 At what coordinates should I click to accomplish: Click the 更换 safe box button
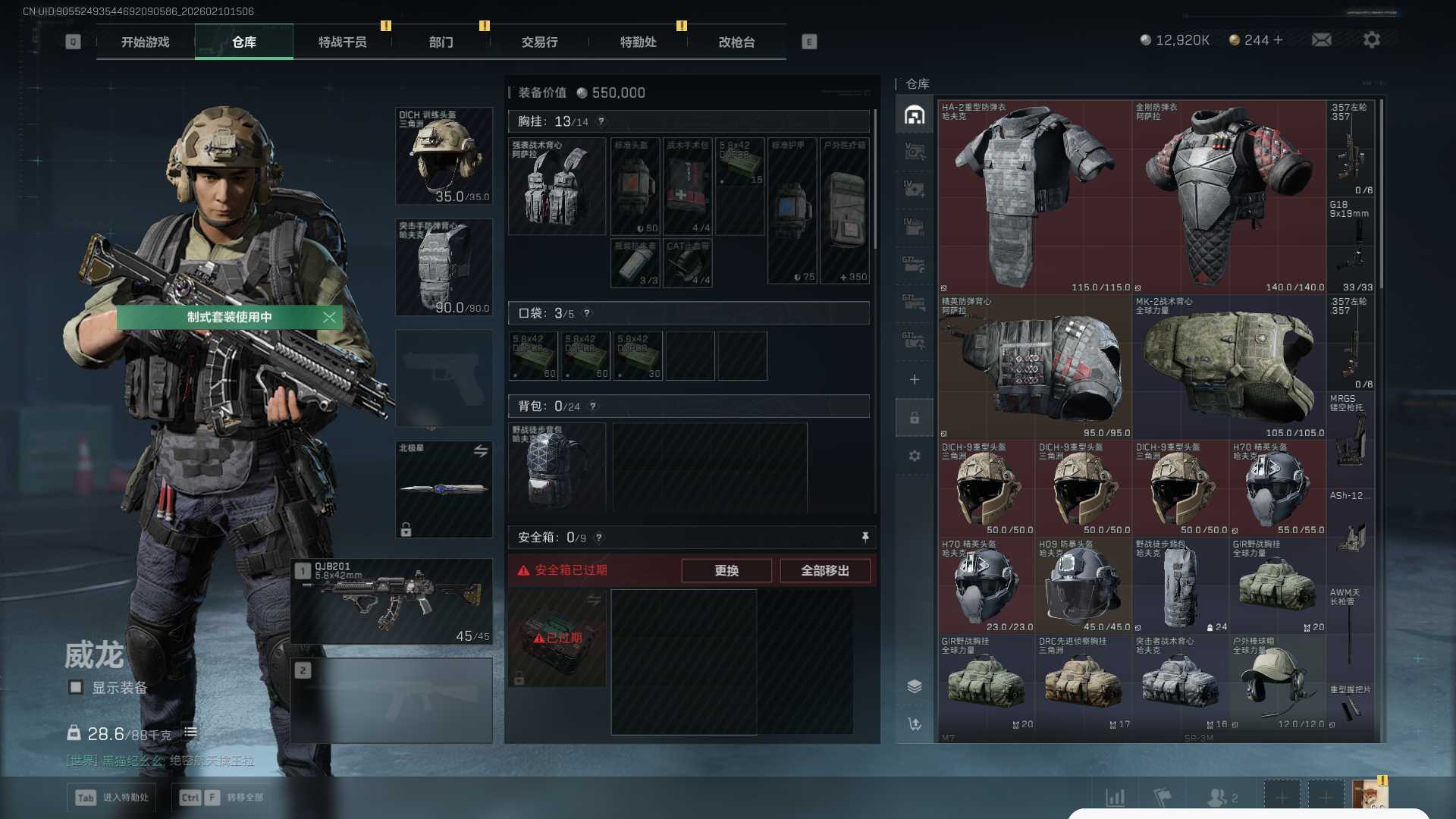726,570
